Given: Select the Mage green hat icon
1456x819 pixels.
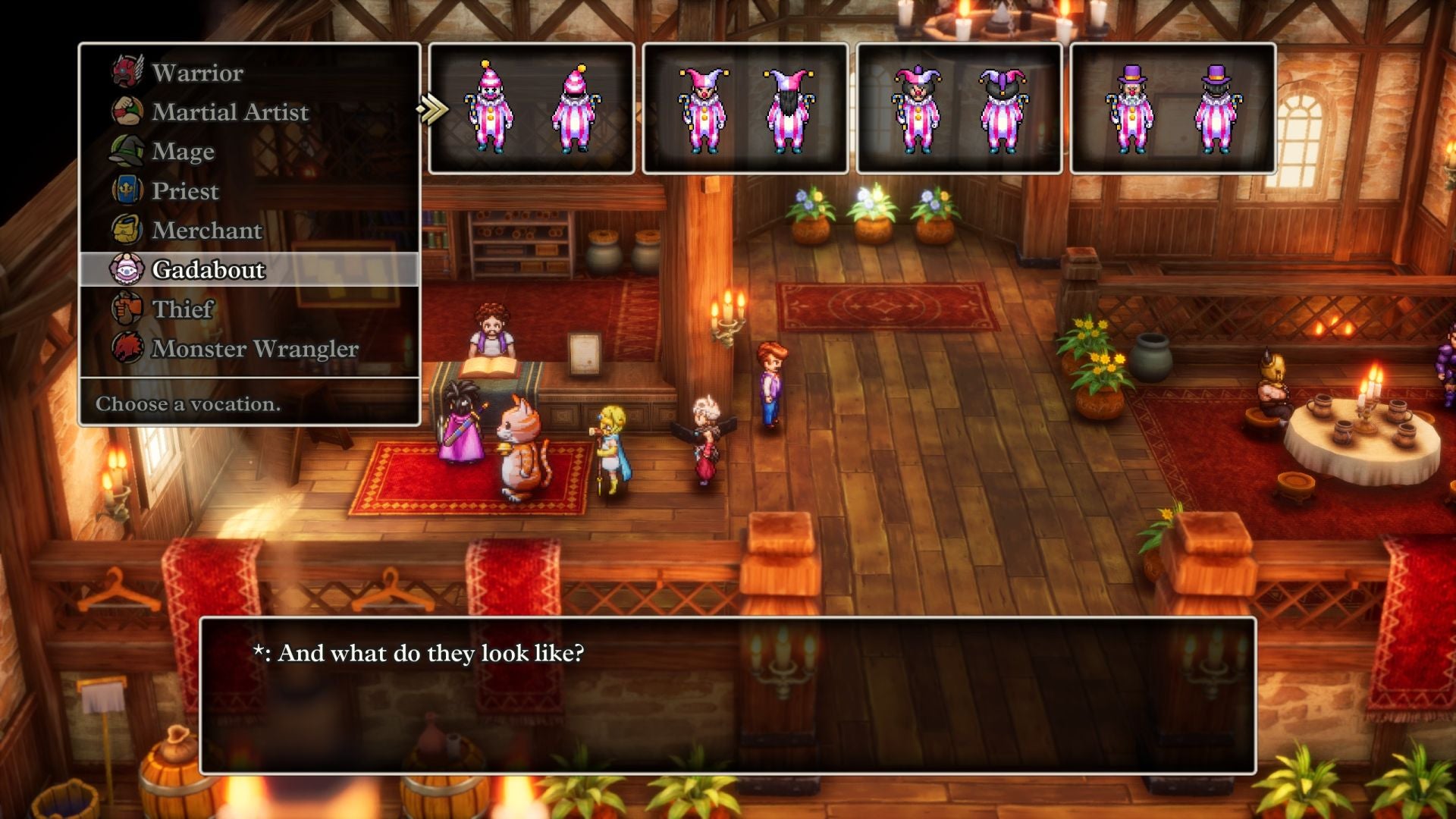Looking at the screenshot, I should 127,150.
